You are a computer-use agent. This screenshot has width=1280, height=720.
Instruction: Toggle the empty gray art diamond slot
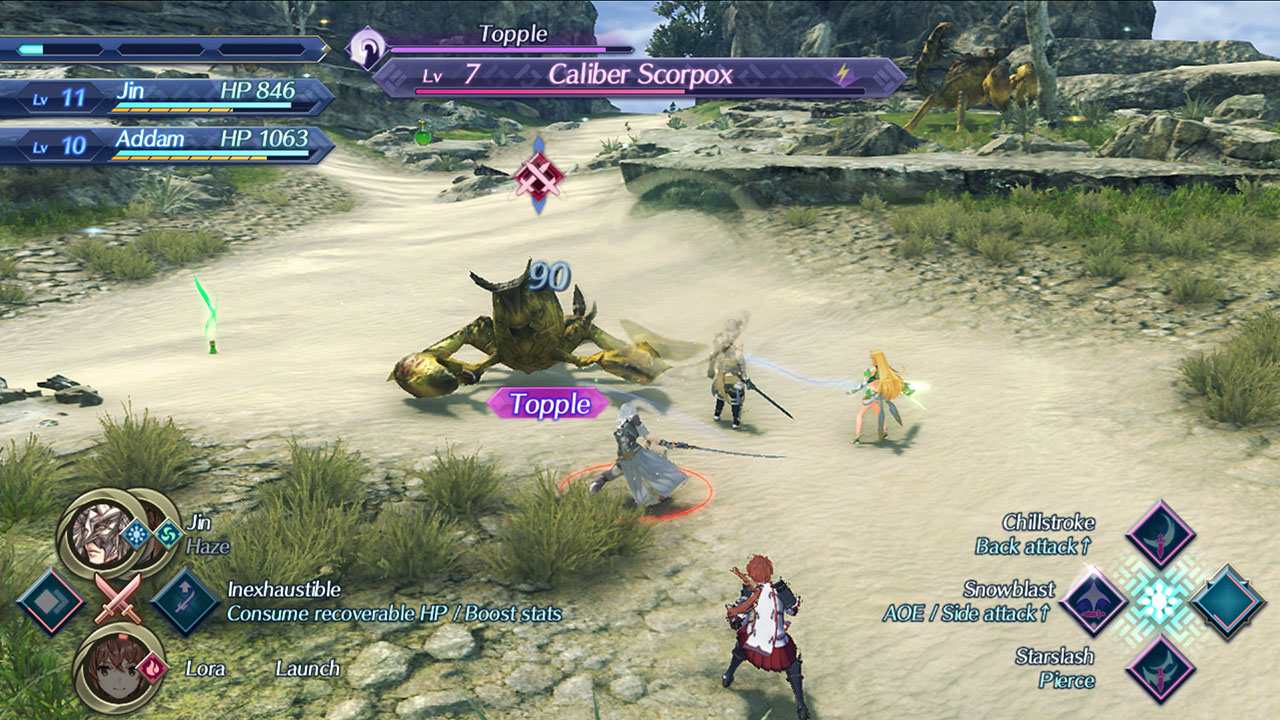tap(50, 600)
